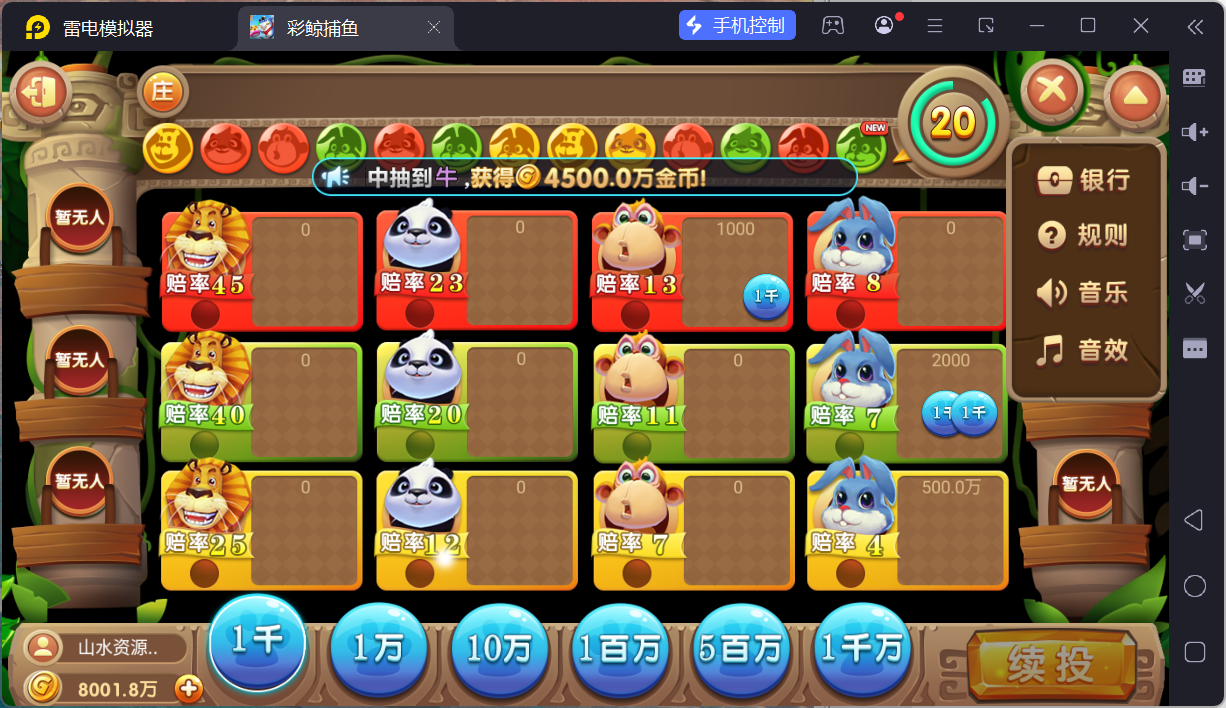The width and height of the screenshot is (1226, 708).
Task: Click the round orange X button
Action: [1051, 92]
